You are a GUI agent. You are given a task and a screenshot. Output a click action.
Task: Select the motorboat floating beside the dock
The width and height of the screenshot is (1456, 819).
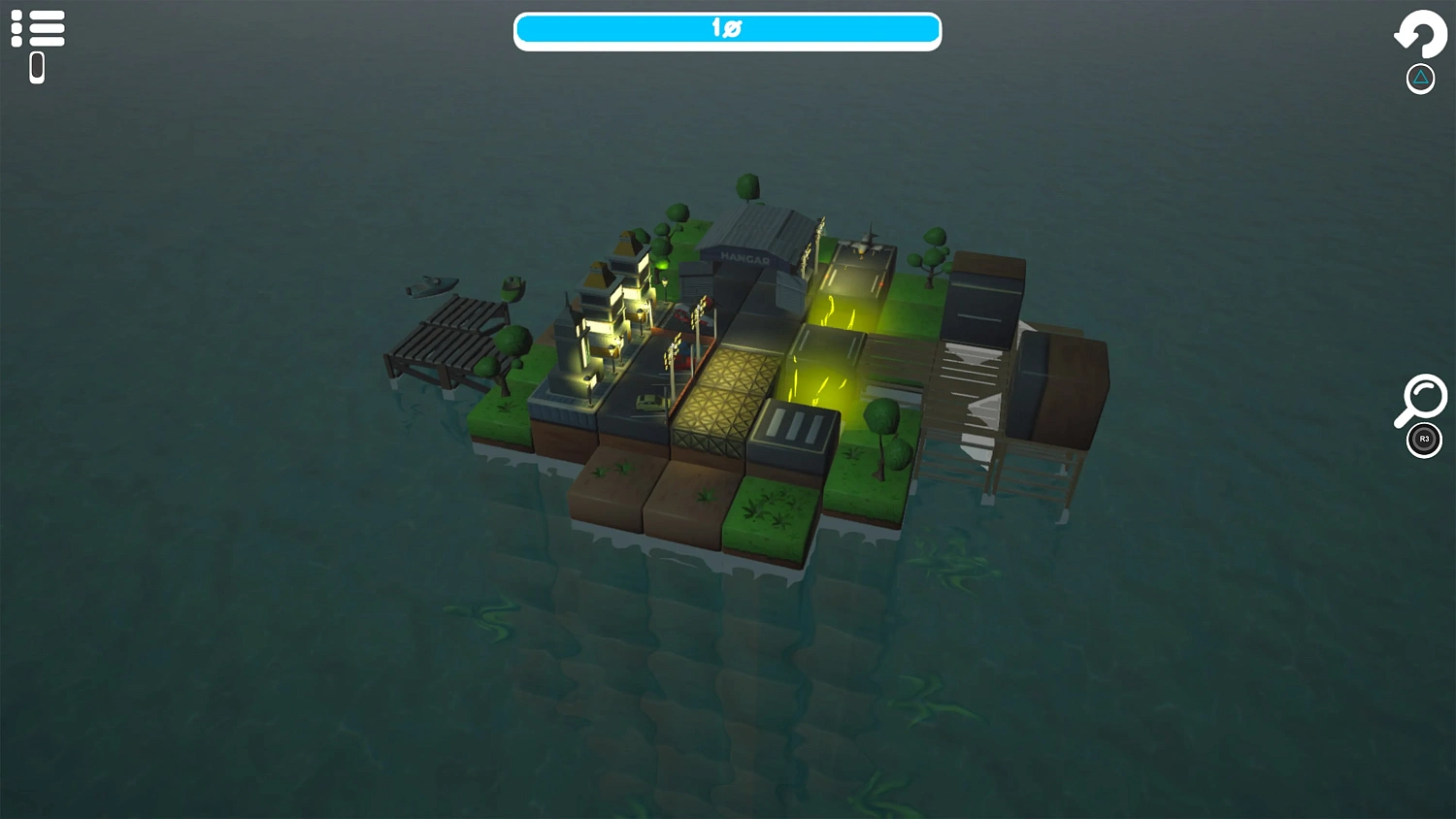(x=430, y=284)
